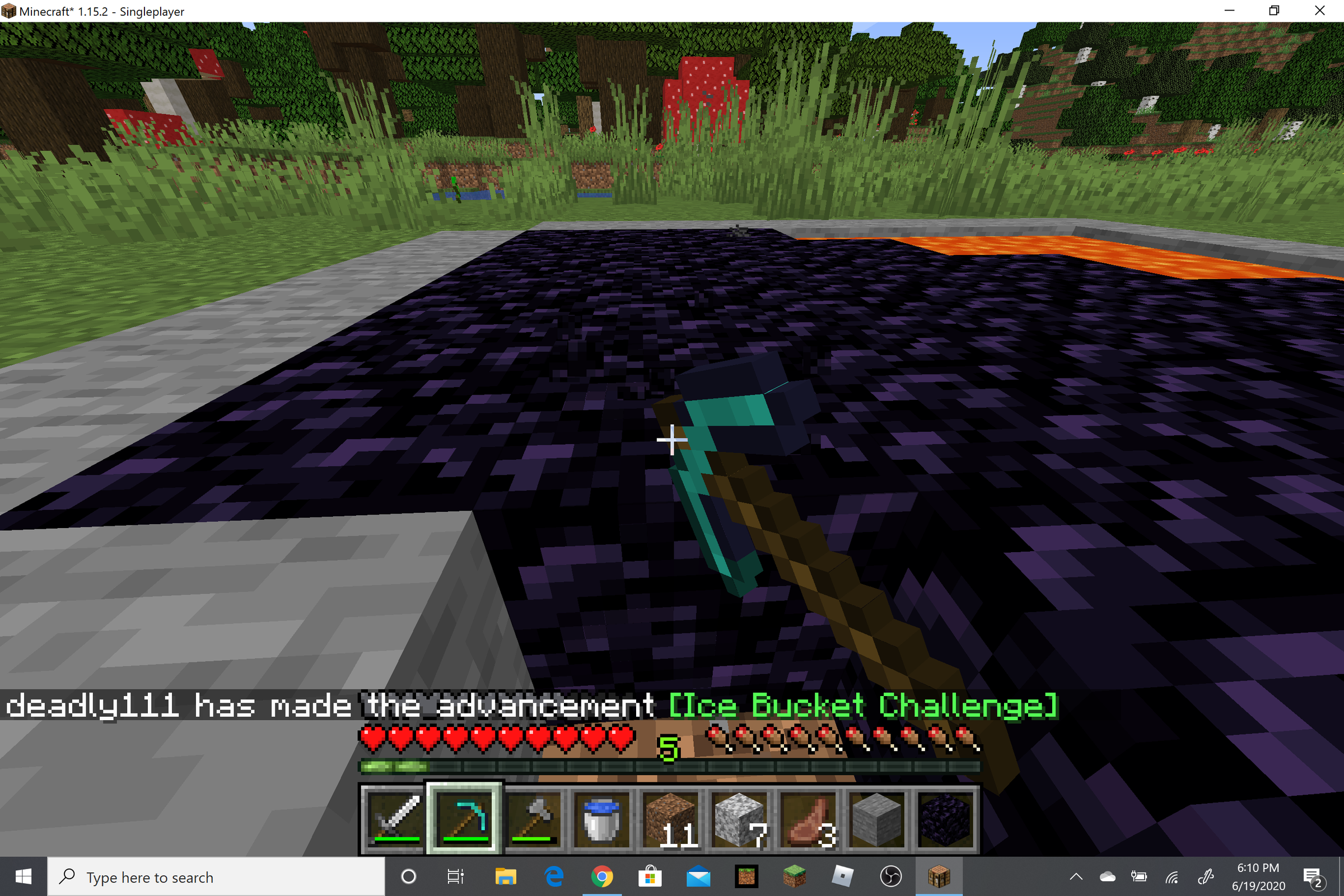Expand the hidden system tray icons

[x=1076, y=876]
